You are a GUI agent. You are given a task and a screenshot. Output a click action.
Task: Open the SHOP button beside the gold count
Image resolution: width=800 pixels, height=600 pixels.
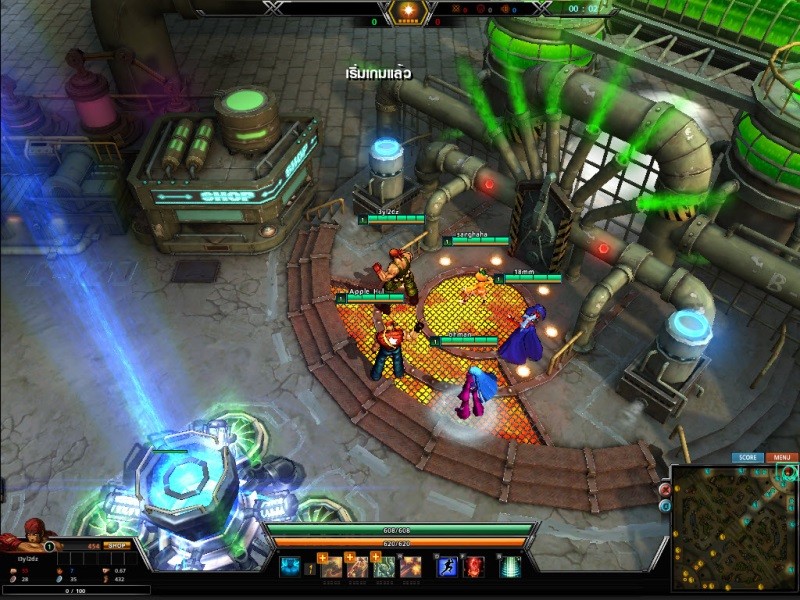(118, 546)
